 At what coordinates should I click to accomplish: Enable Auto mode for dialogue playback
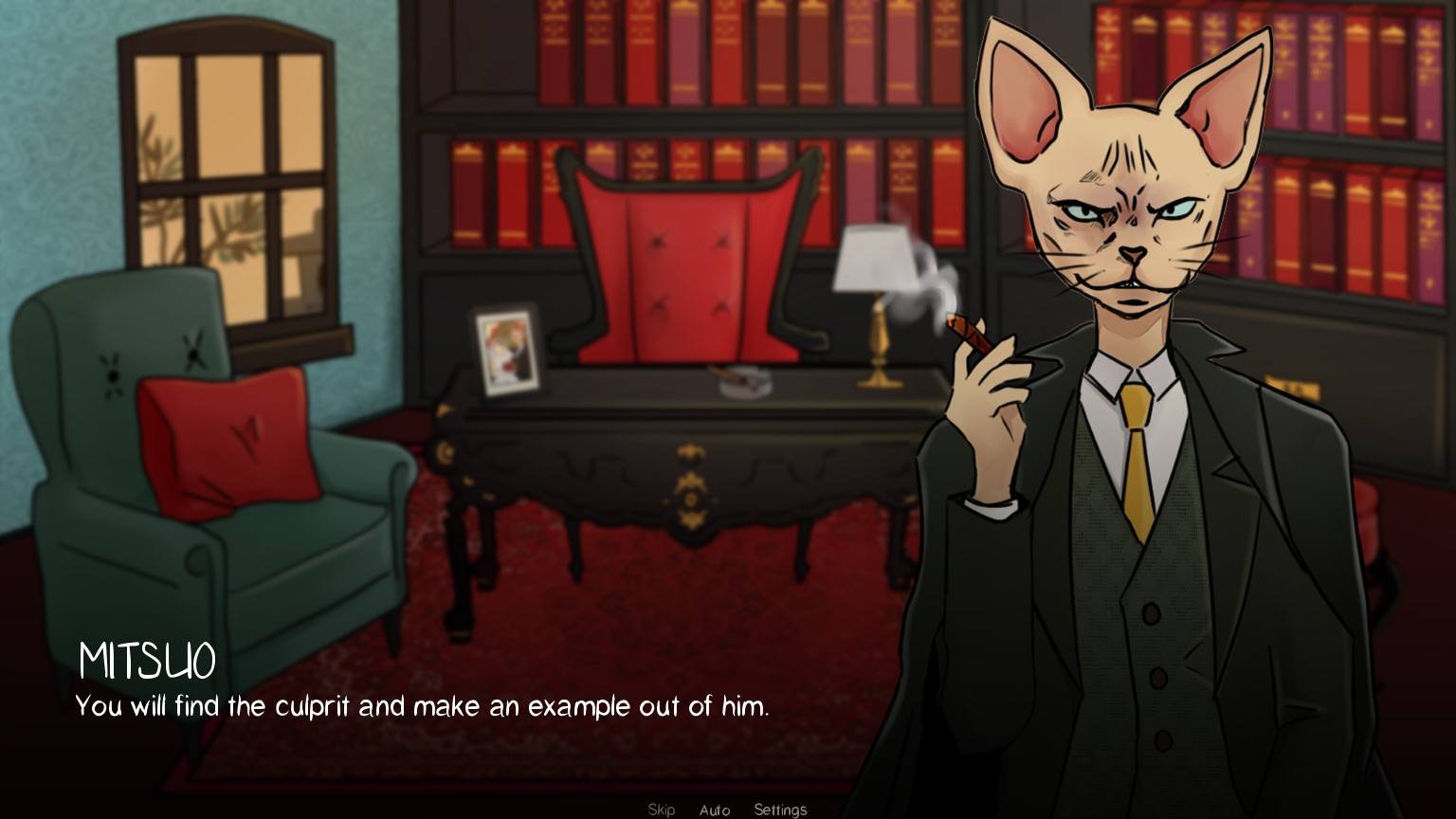point(715,810)
